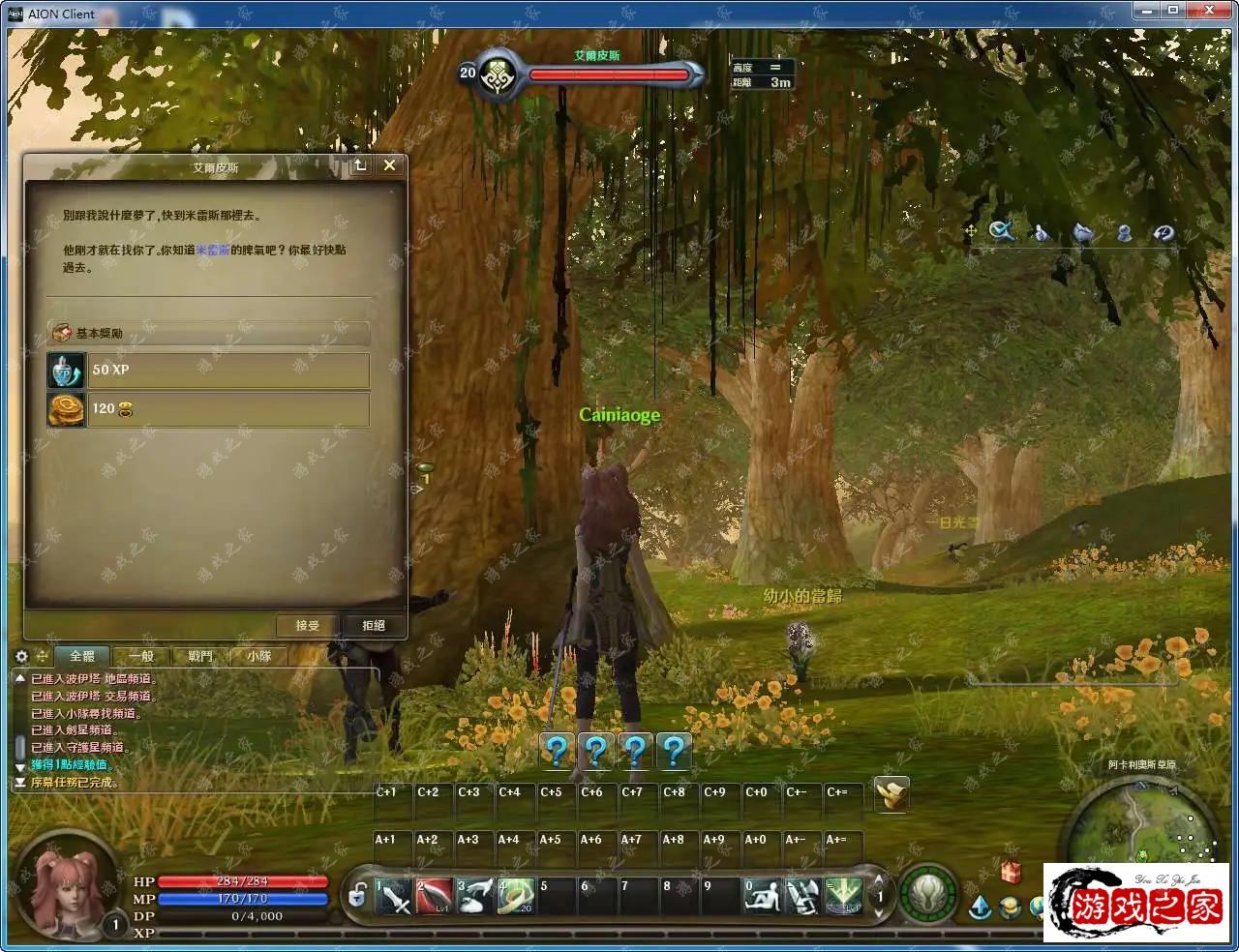Minimize the AION Client window
The image size is (1239, 952).
(1148, 11)
